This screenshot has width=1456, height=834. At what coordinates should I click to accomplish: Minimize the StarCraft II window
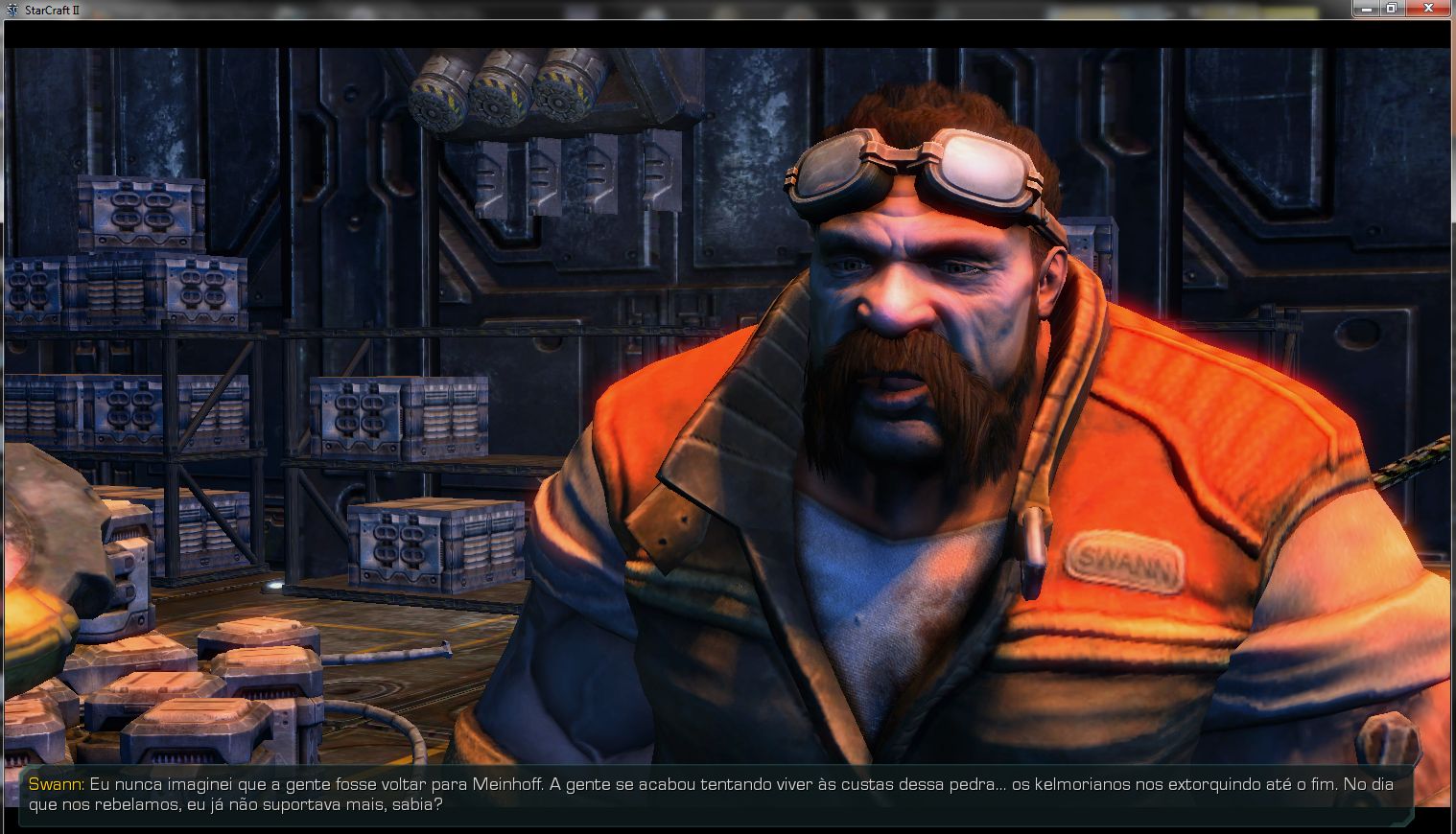point(1366,8)
